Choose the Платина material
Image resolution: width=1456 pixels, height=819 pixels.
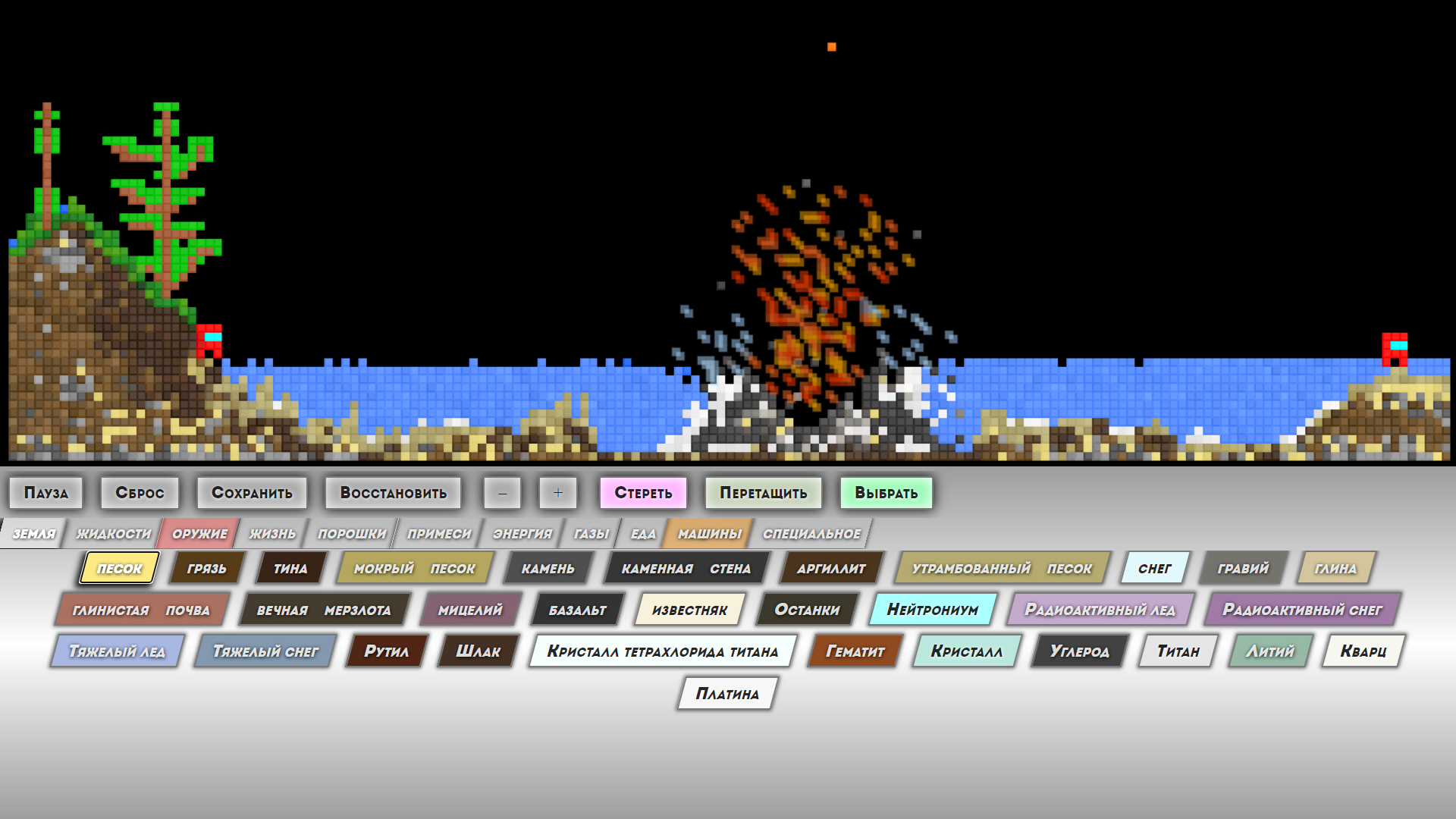(726, 693)
